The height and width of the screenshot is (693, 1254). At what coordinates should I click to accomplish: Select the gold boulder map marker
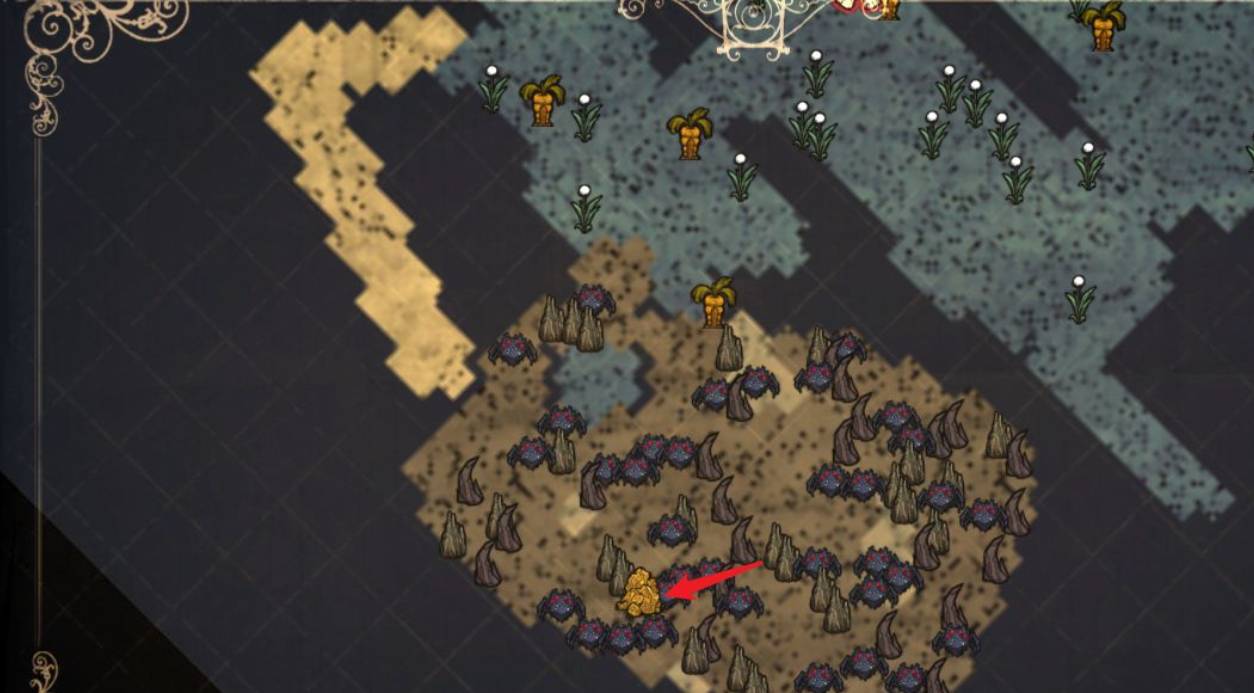pyautogui.click(x=639, y=592)
